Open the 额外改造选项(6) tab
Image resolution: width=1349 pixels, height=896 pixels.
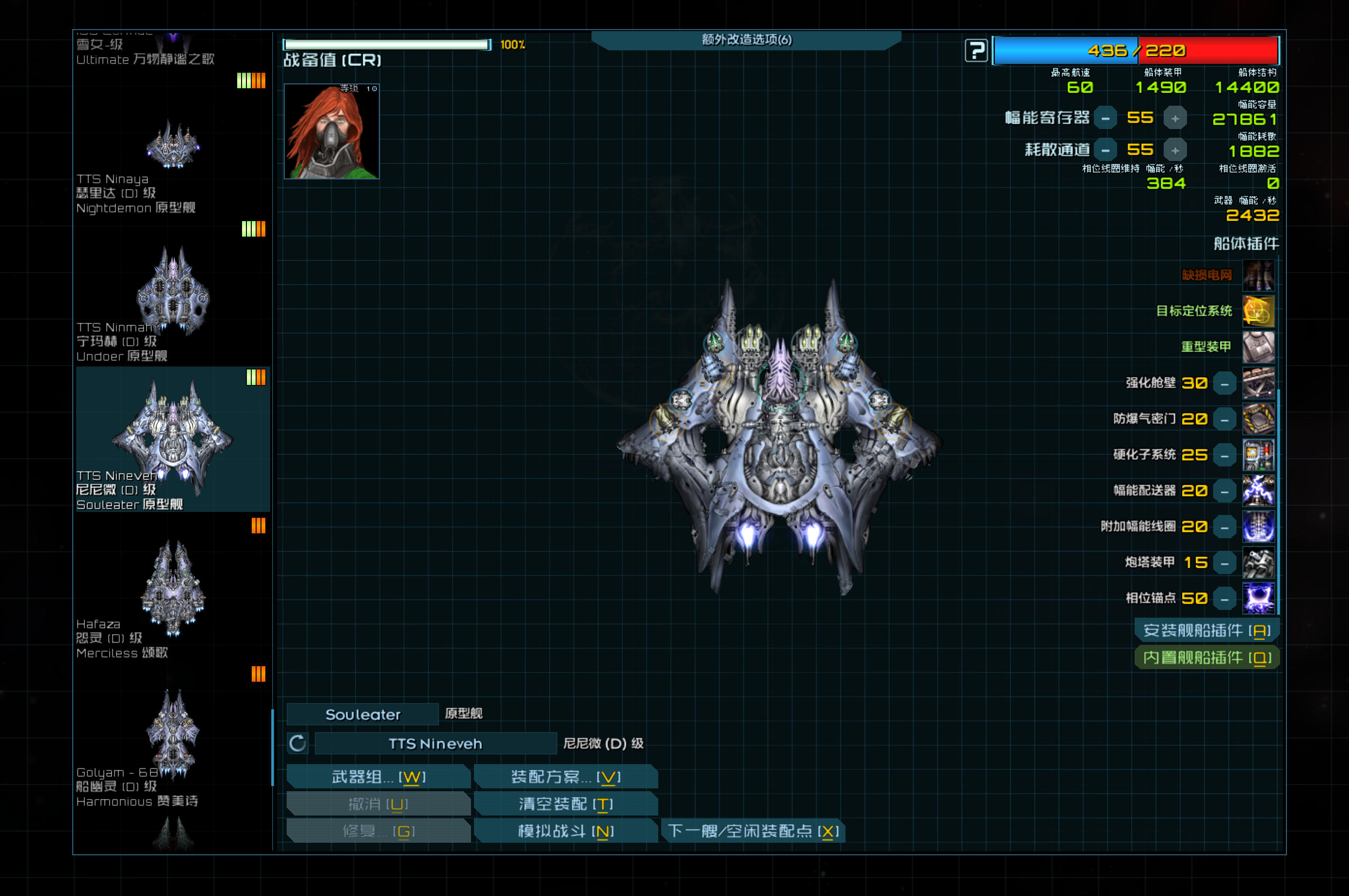pos(747,39)
